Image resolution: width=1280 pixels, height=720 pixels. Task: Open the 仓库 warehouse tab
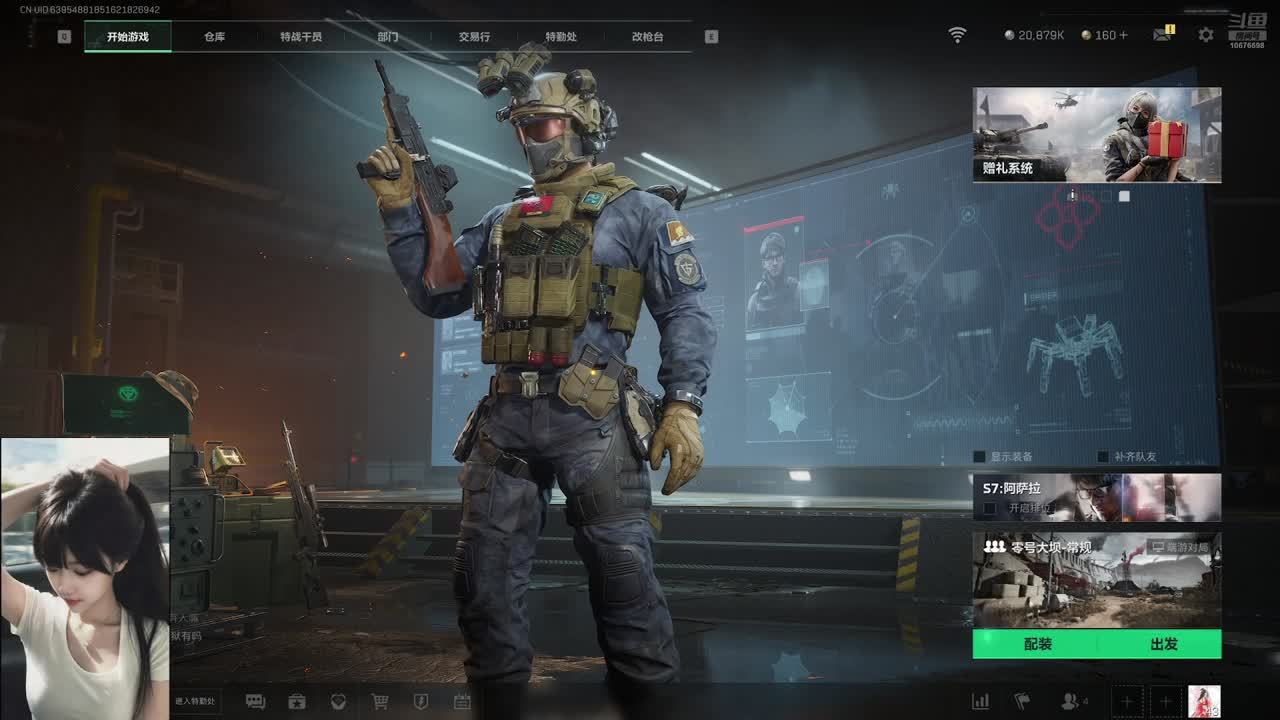tap(214, 37)
